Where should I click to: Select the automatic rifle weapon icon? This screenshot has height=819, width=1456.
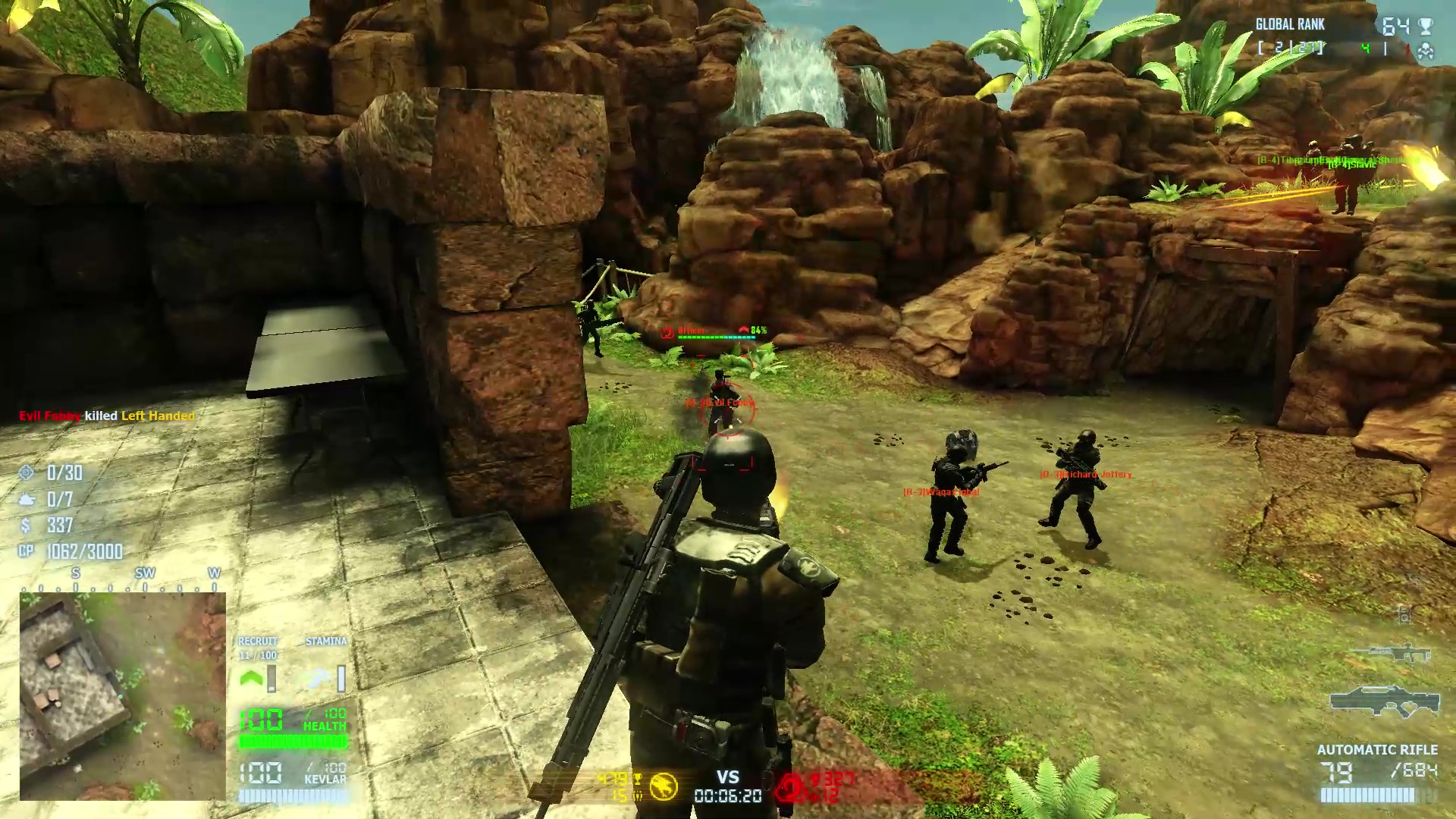[1384, 704]
